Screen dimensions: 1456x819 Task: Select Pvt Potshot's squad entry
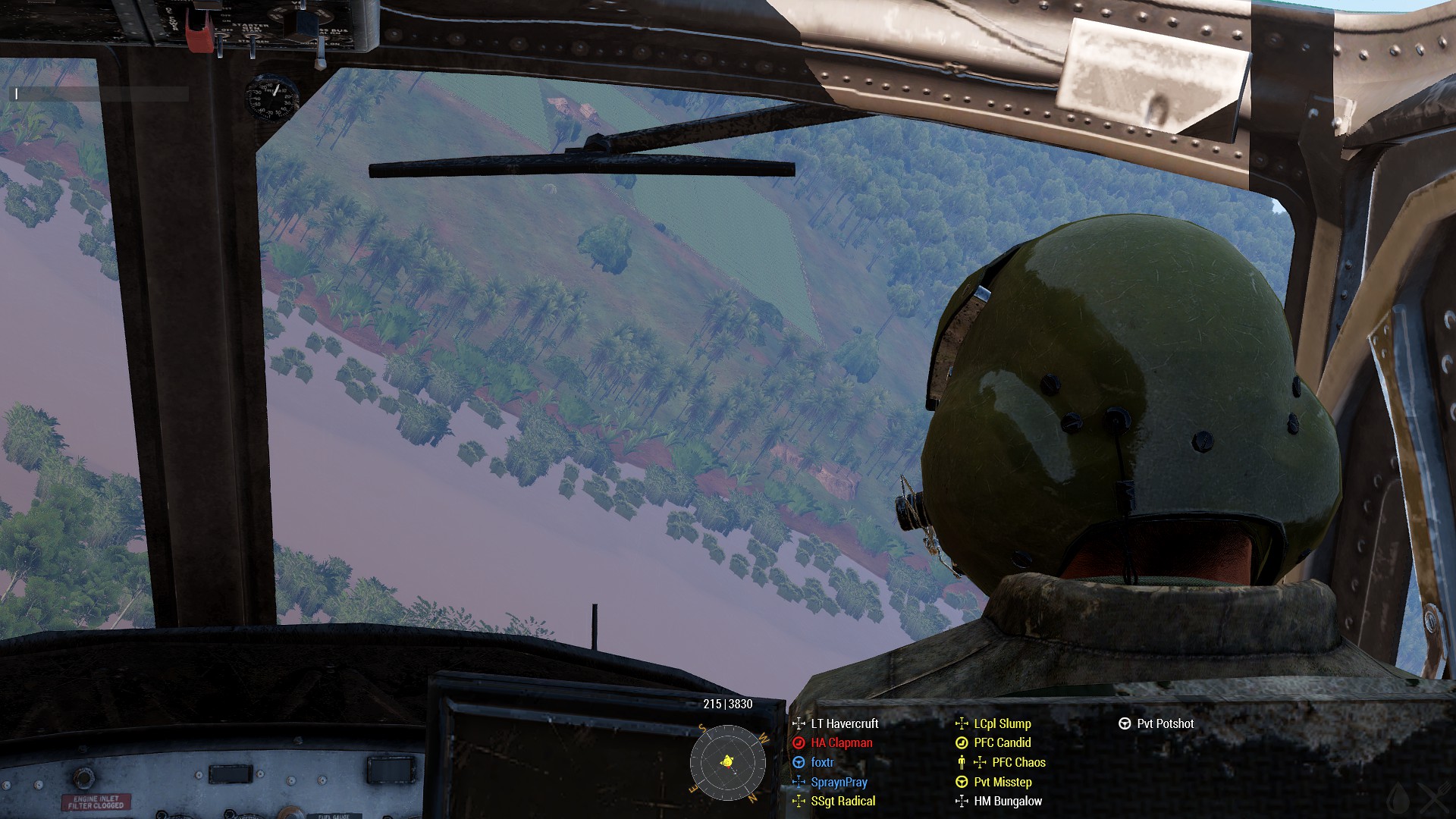[1165, 723]
